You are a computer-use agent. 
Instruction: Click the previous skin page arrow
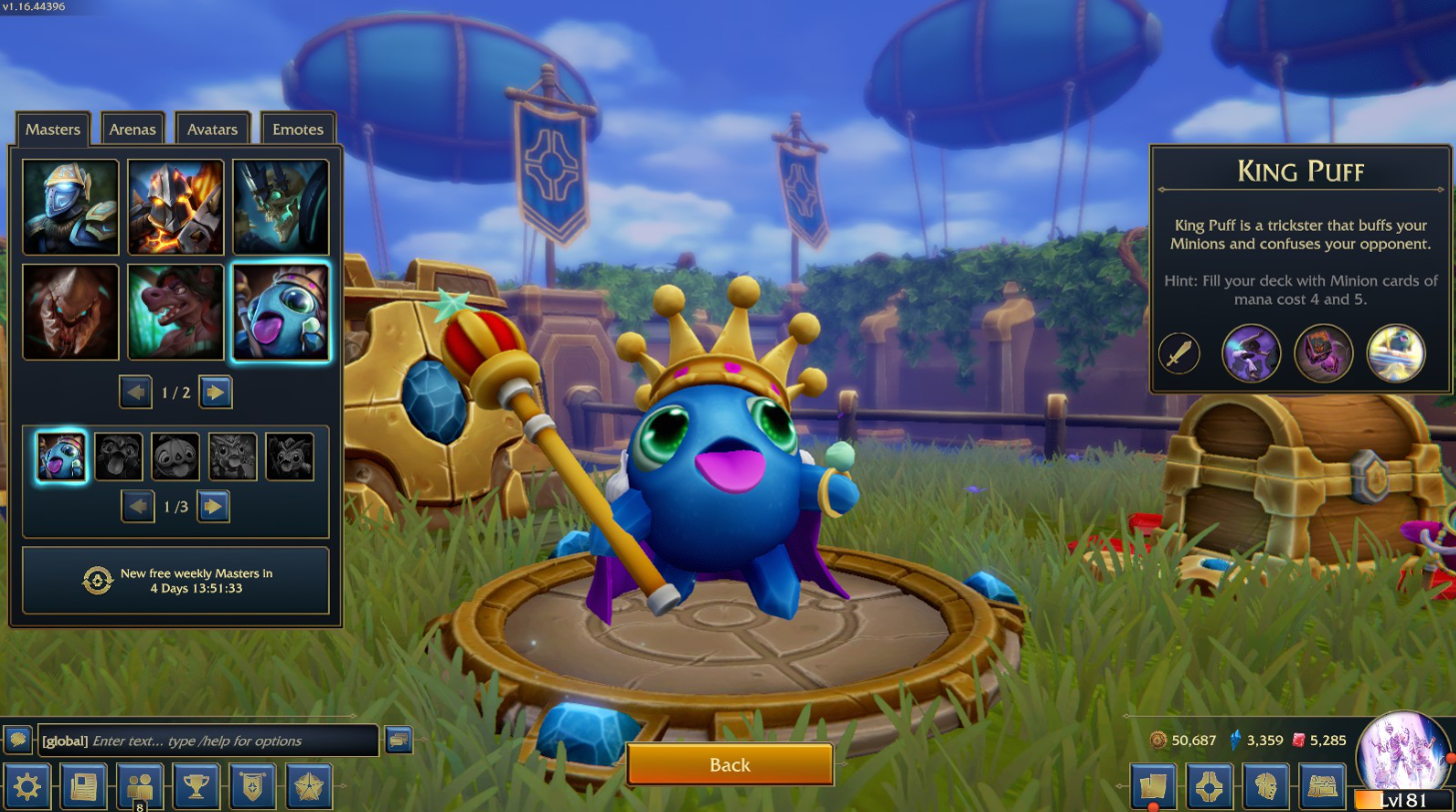(x=137, y=506)
